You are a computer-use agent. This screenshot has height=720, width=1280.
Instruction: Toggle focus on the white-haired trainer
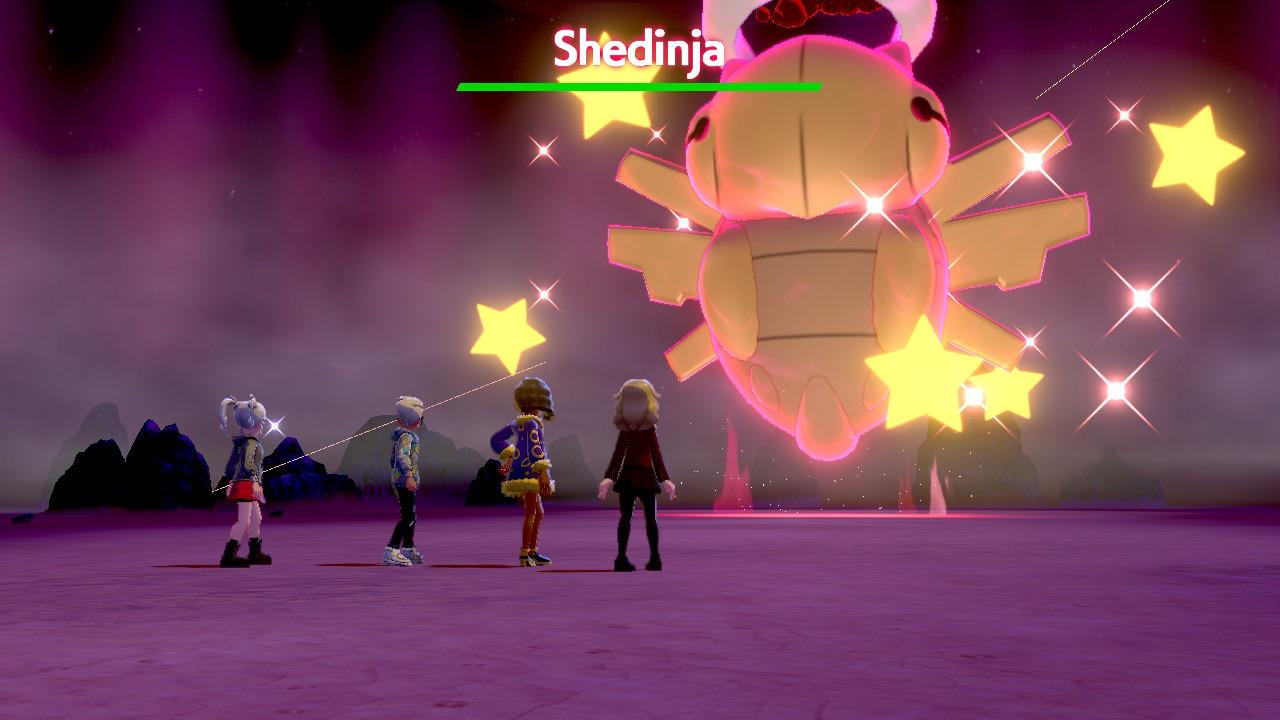click(x=245, y=480)
